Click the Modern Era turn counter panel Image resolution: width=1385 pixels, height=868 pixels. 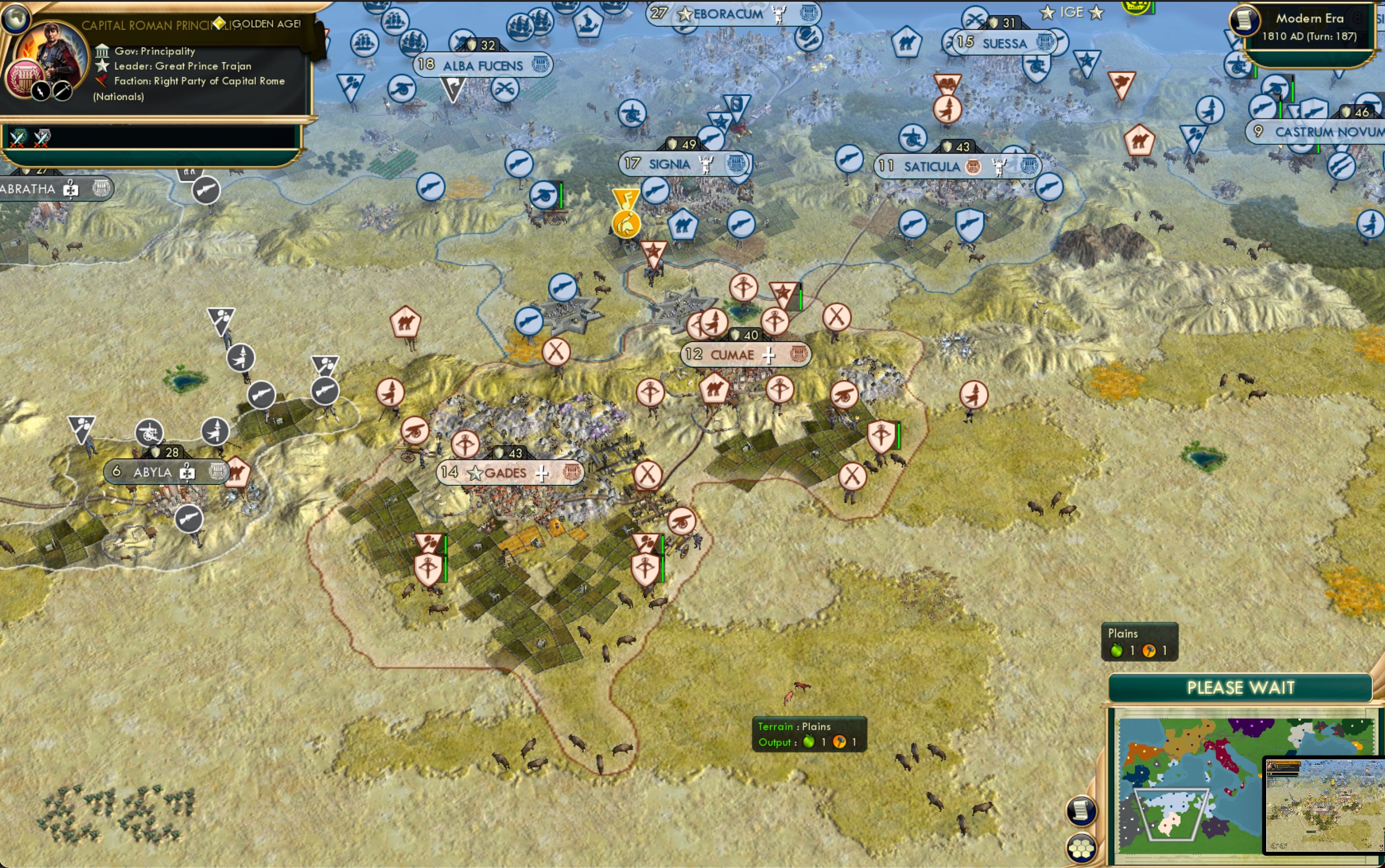[1309, 26]
